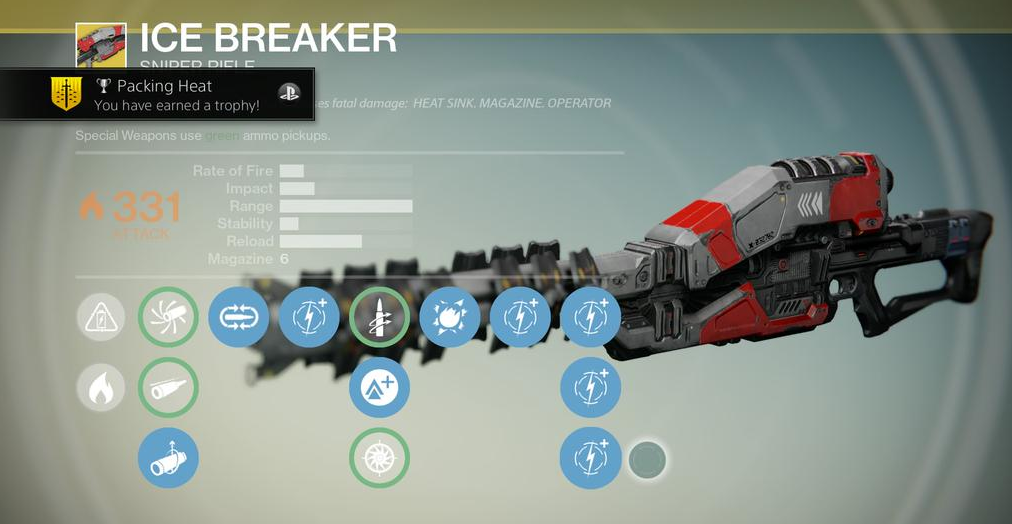Click the Ice Breaker weapon thumbnail
The image size is (1012, 524).
100,44
